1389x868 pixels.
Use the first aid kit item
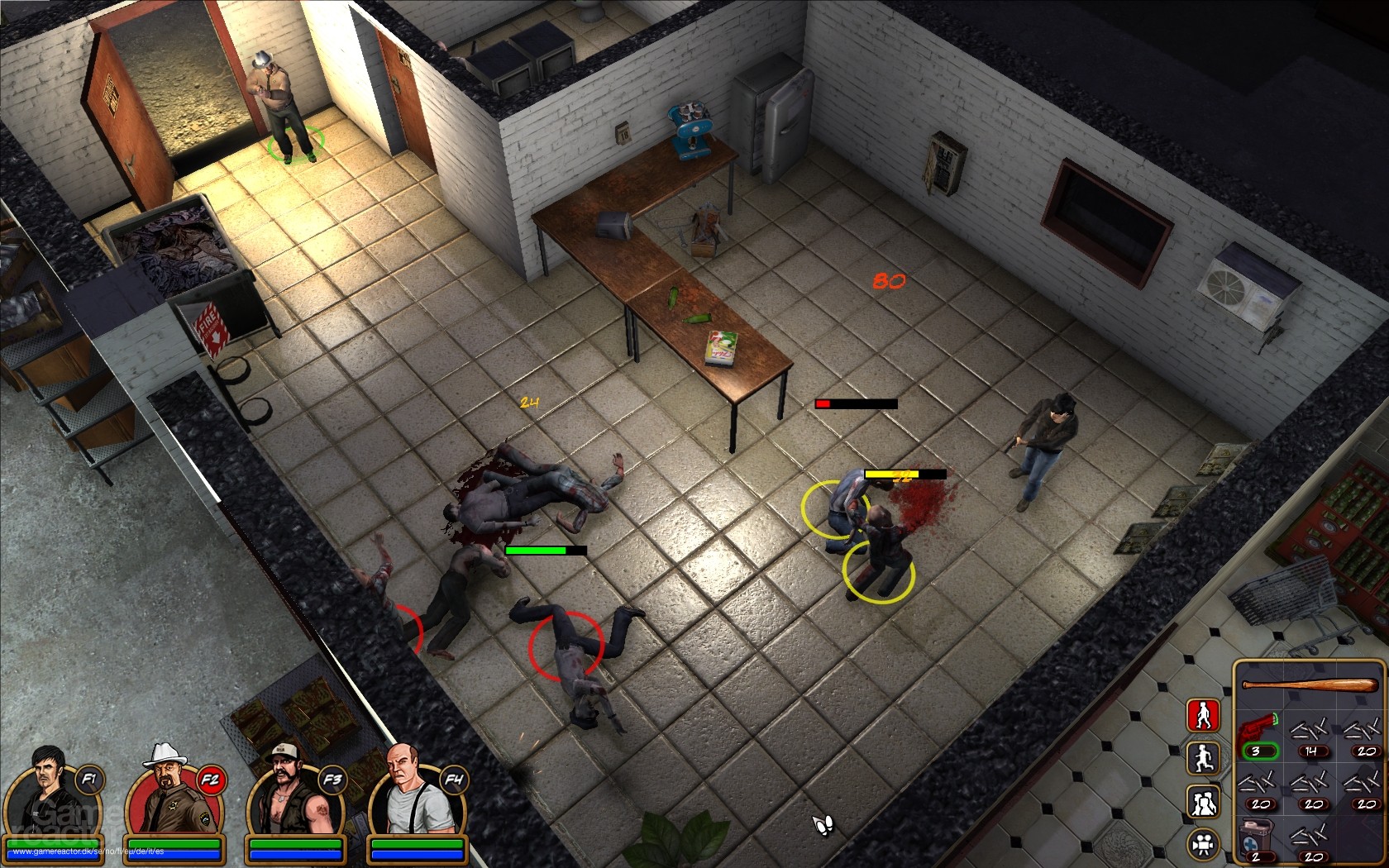pos(1256,835)
